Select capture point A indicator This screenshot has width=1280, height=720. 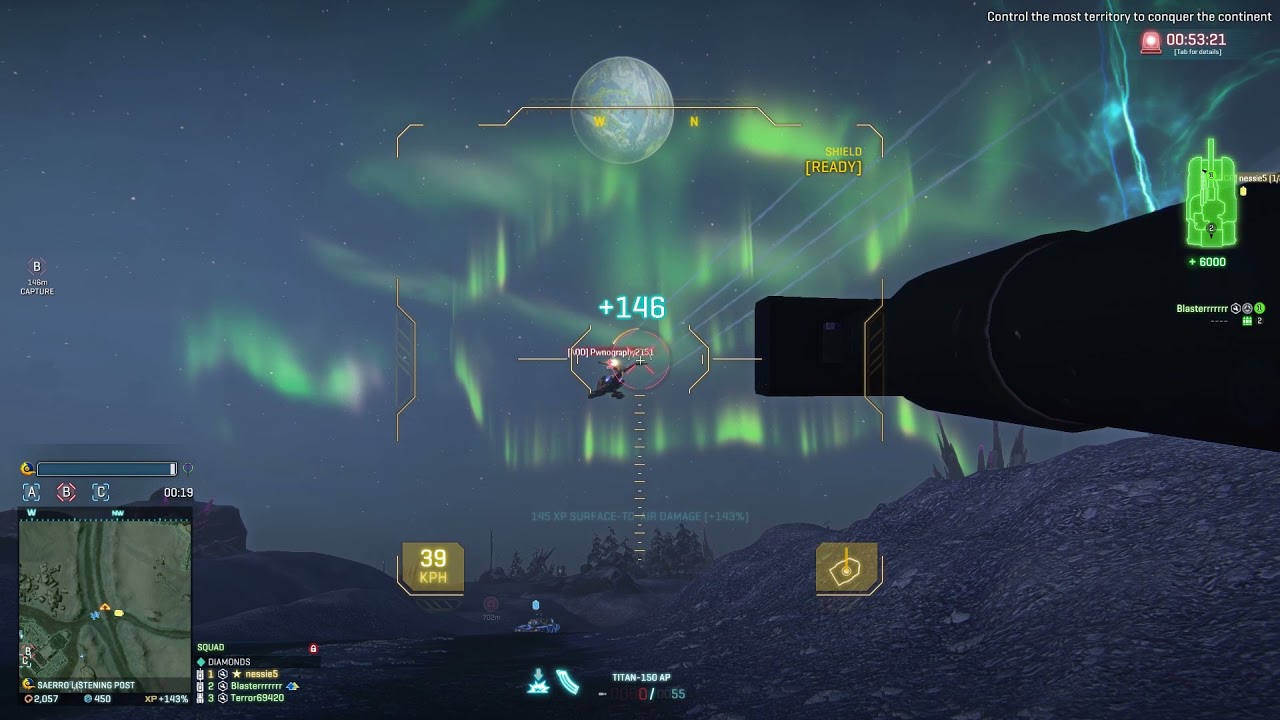click(x=32, y=492)
